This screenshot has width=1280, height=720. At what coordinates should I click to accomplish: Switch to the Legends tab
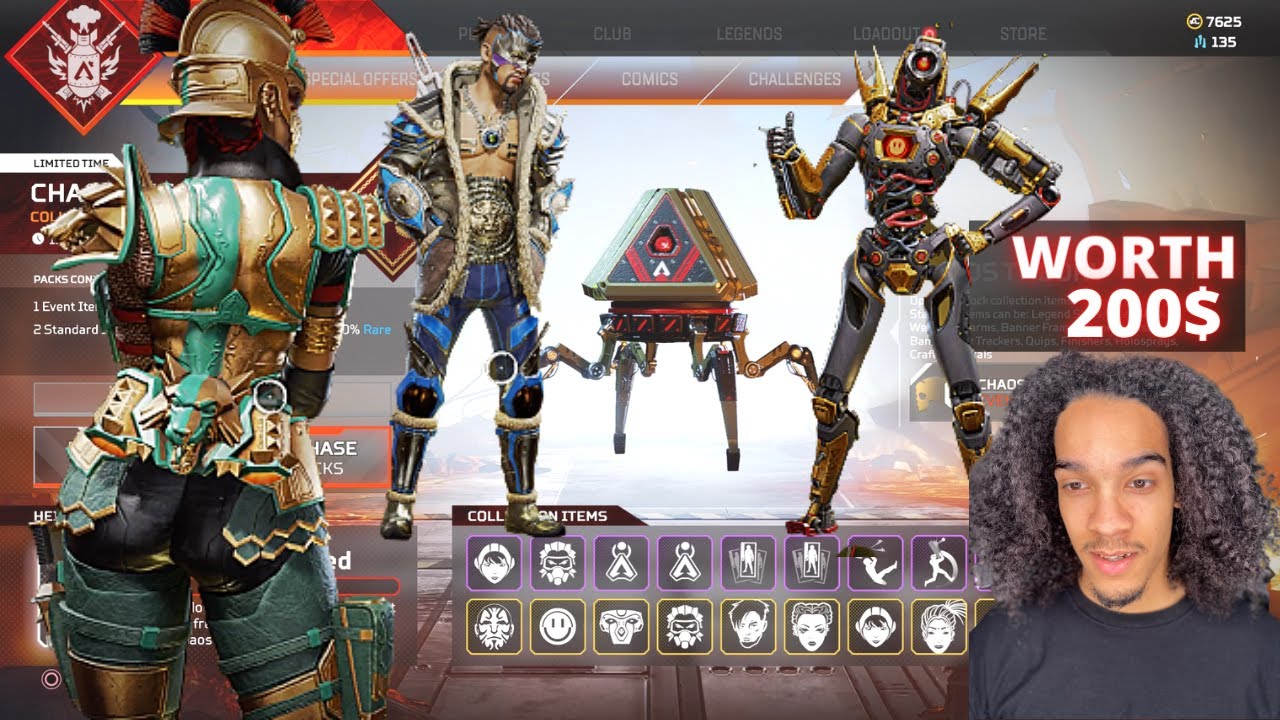click(749, 33)
